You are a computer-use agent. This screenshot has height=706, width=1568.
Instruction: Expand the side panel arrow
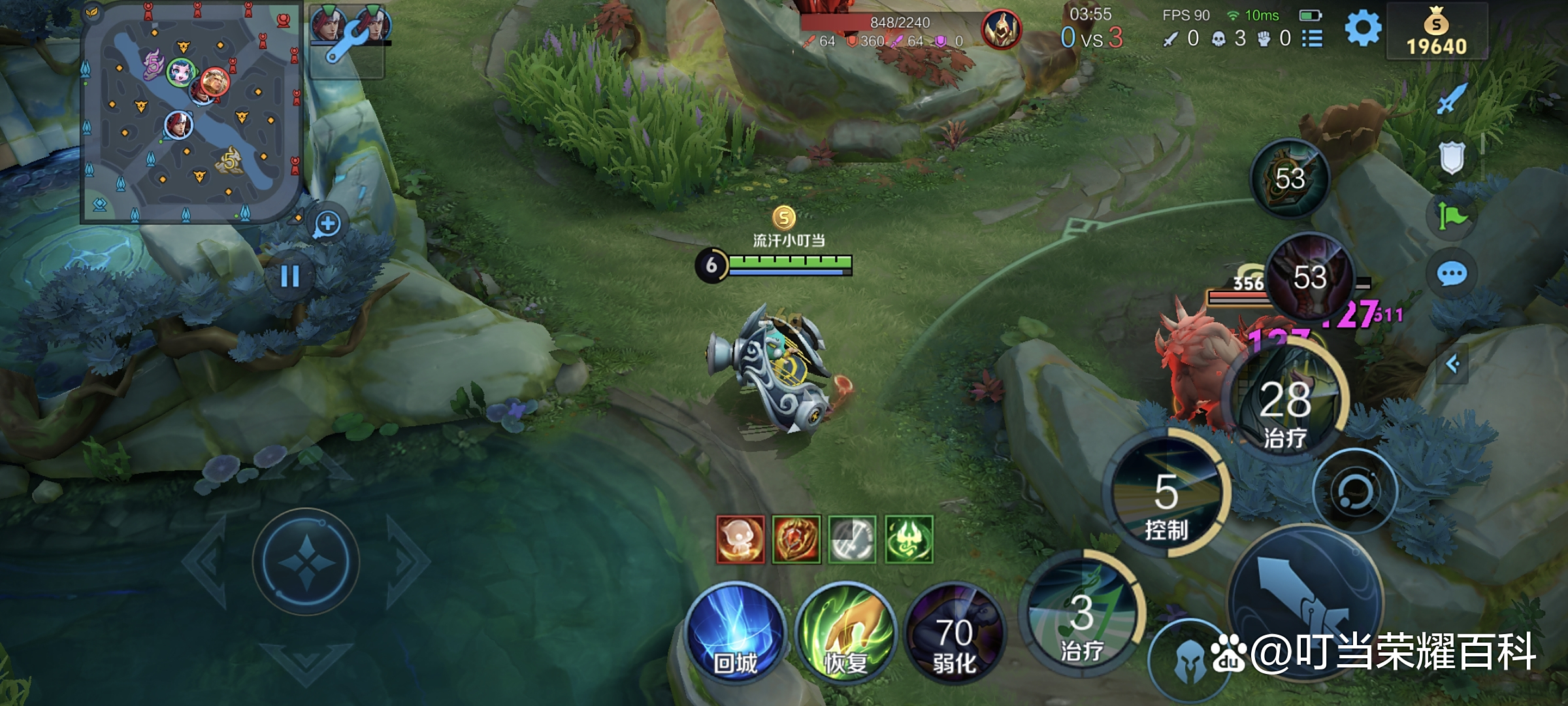click(1452, 363)
